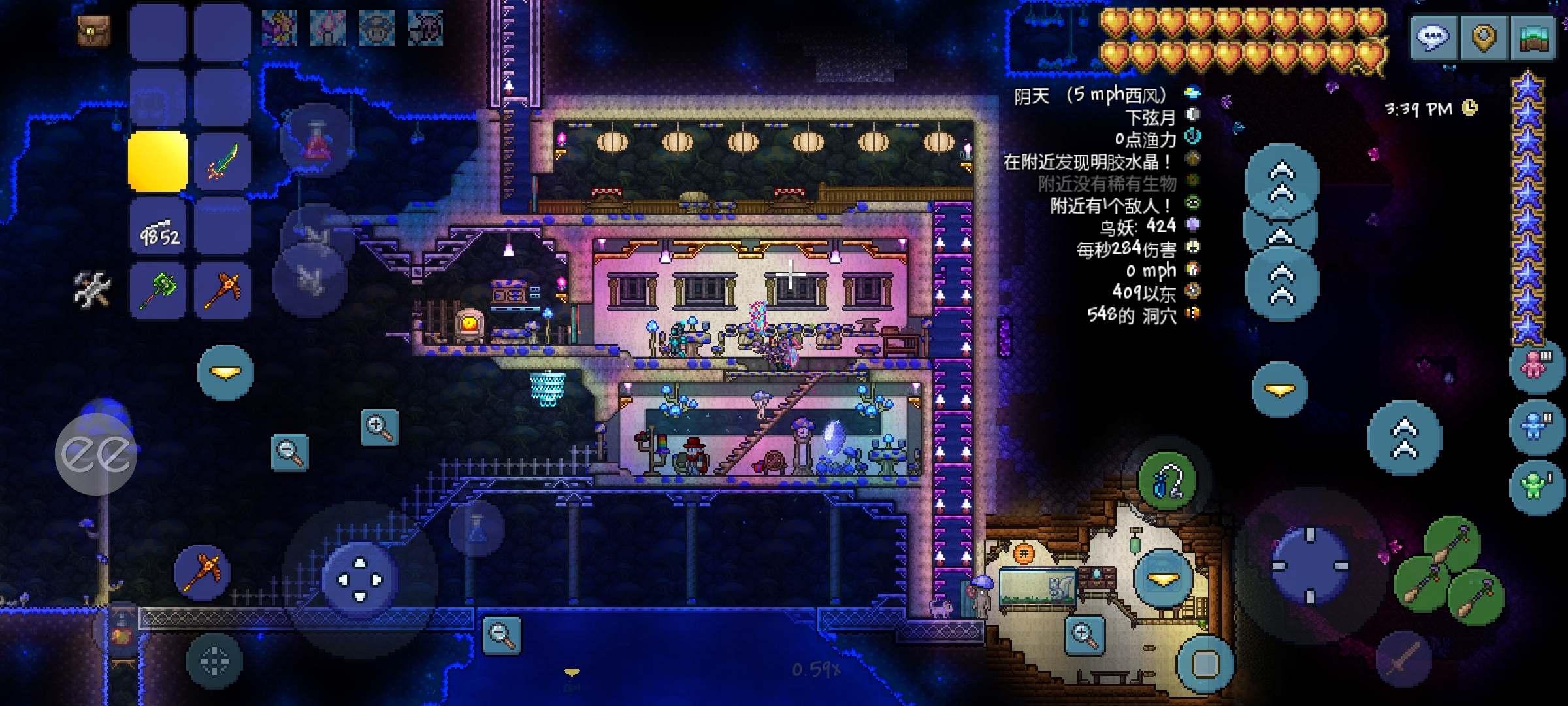Tap the yellow map pin button
The width and height of the screenshot is (1568, 706).
pyautogui.click(x=1483, y=37)
